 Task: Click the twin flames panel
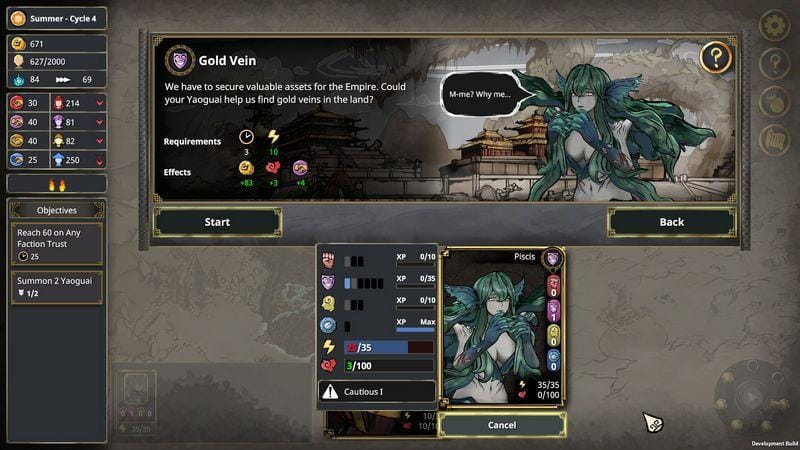click(x=56, y=184)
